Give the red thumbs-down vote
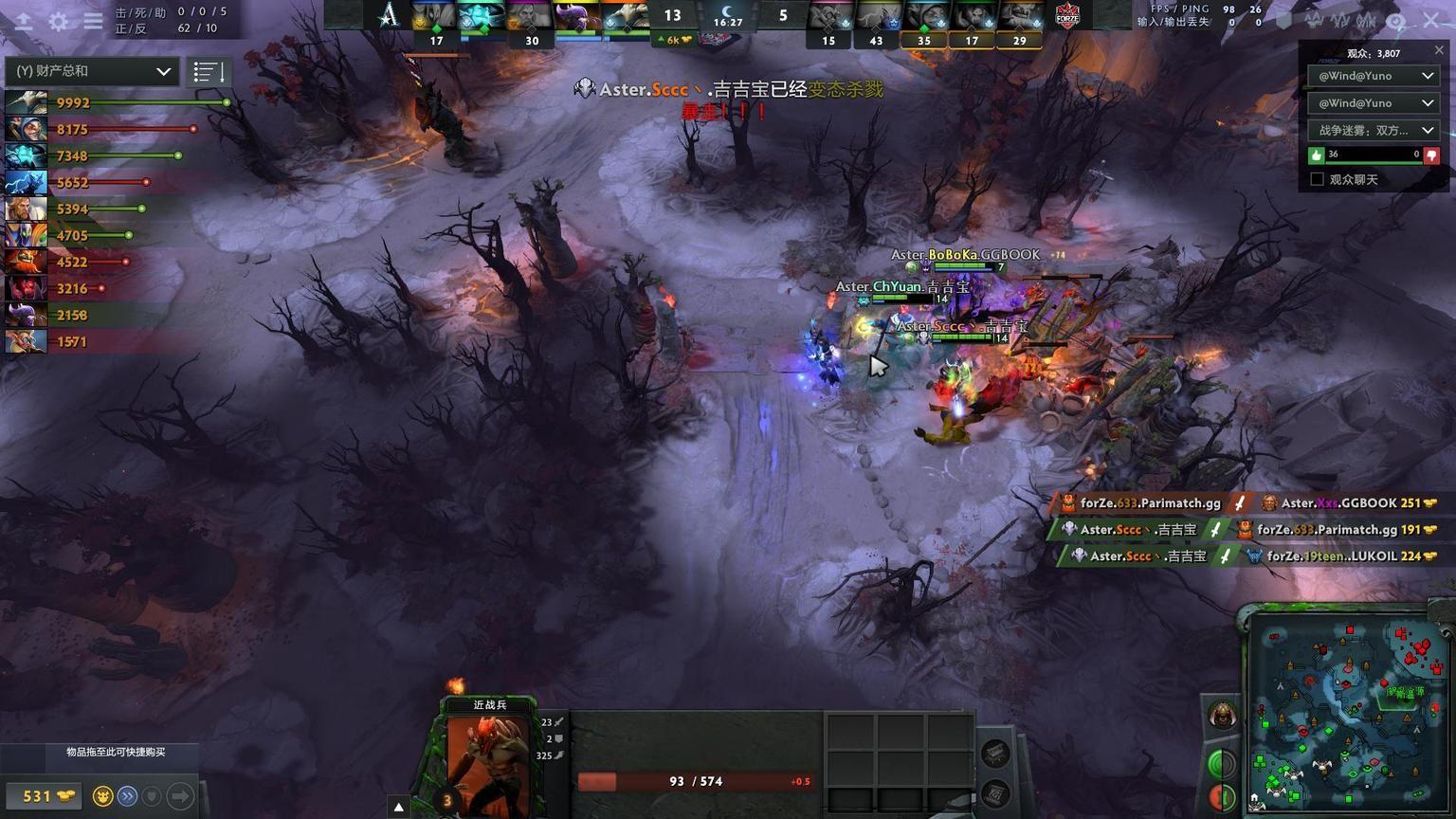Image resolution: width=1456 pixels, height=819 pixels. 1431,155
